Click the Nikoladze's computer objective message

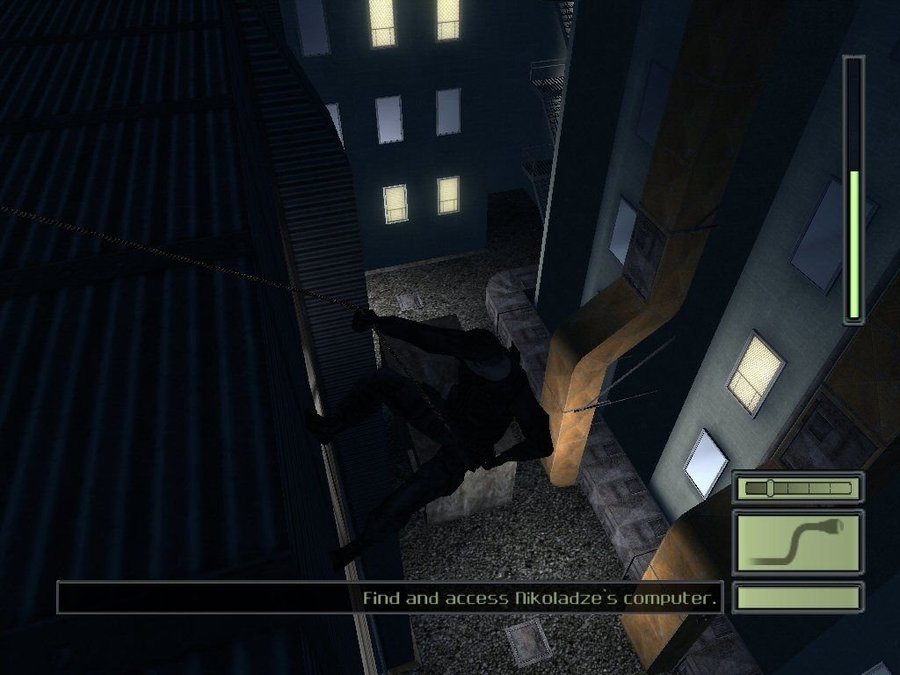(x=540, y=598)
